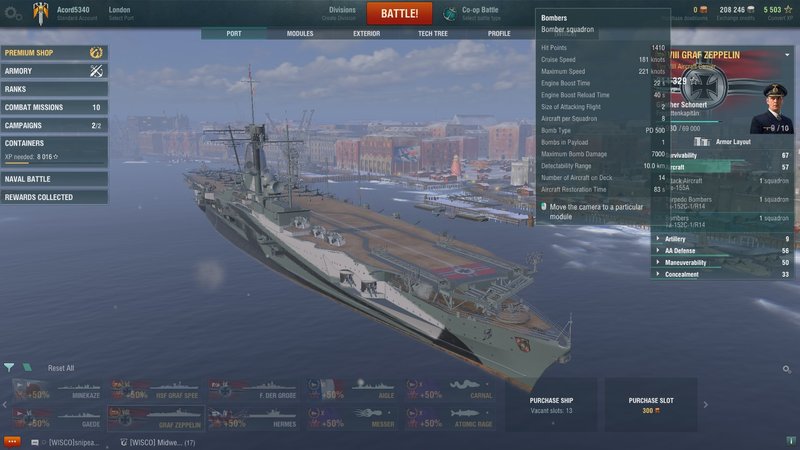The width and height of the screenshot is (800, 450).
Task: Go to the Tech Tree tab
Action: pyautogui.click(x=432, y=33)
